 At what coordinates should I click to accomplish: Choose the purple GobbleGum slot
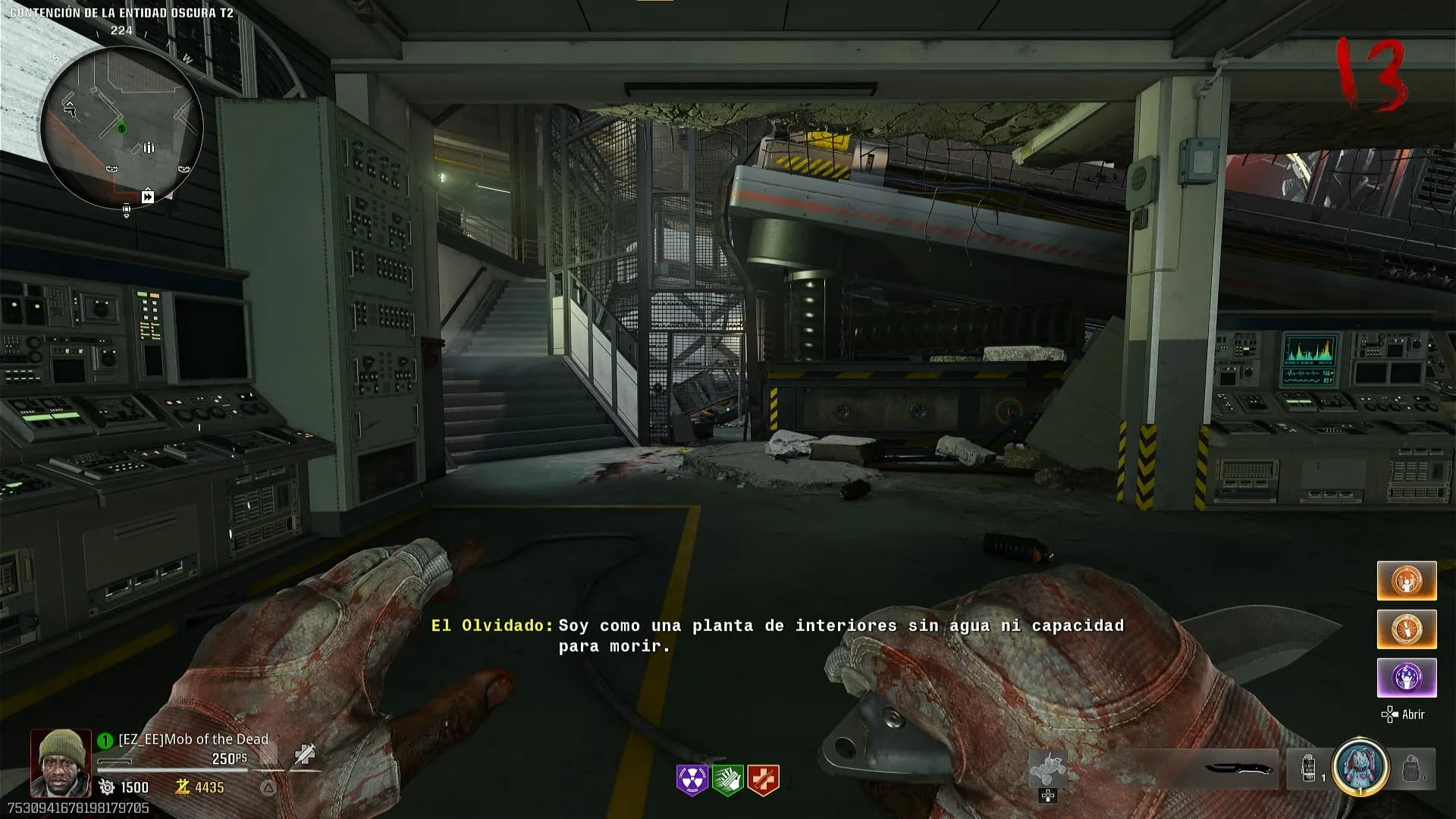(1407, 677)
